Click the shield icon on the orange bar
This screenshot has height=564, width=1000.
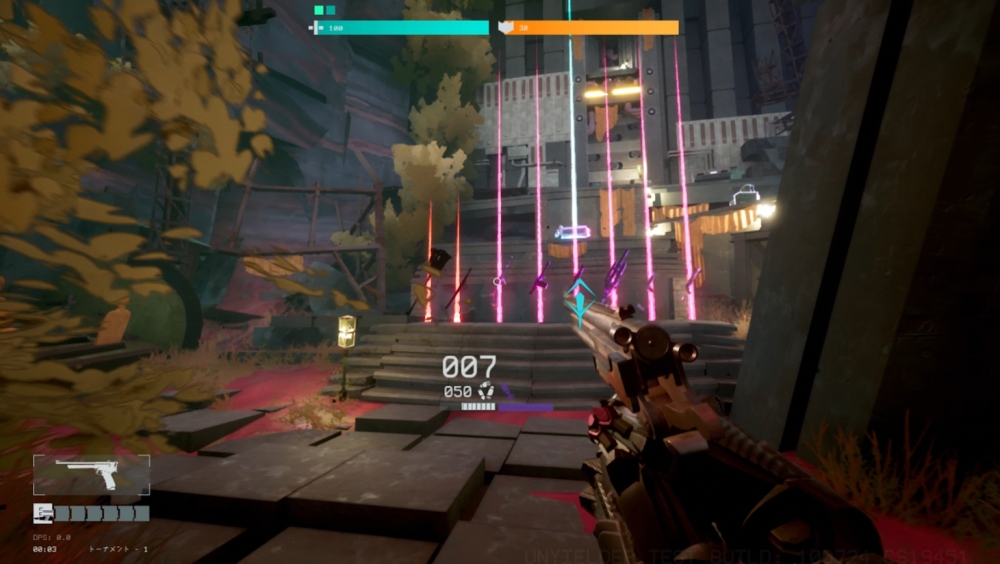[x=506, y=28]
